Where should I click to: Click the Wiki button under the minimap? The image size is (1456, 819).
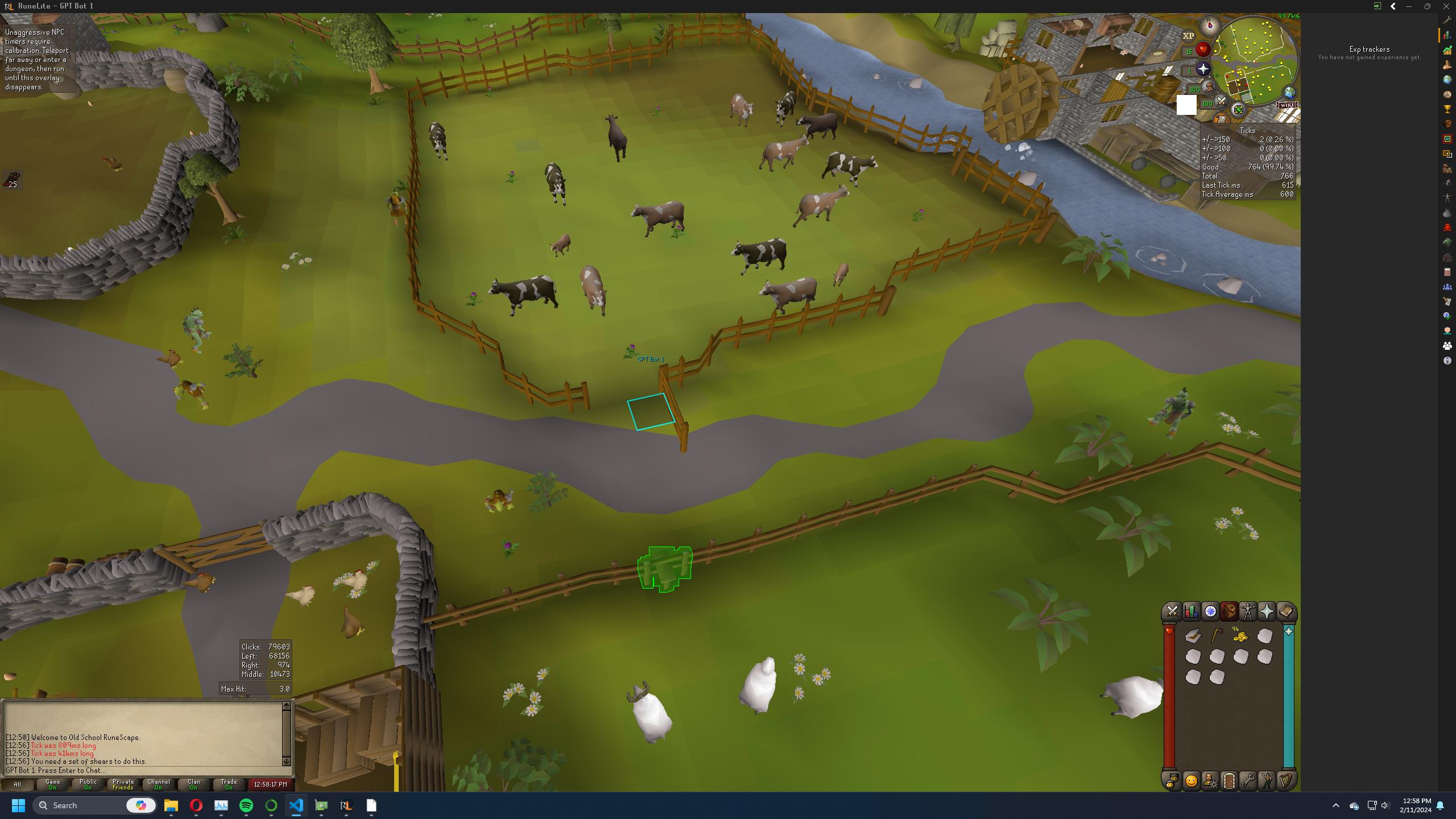pos(1287,106)
